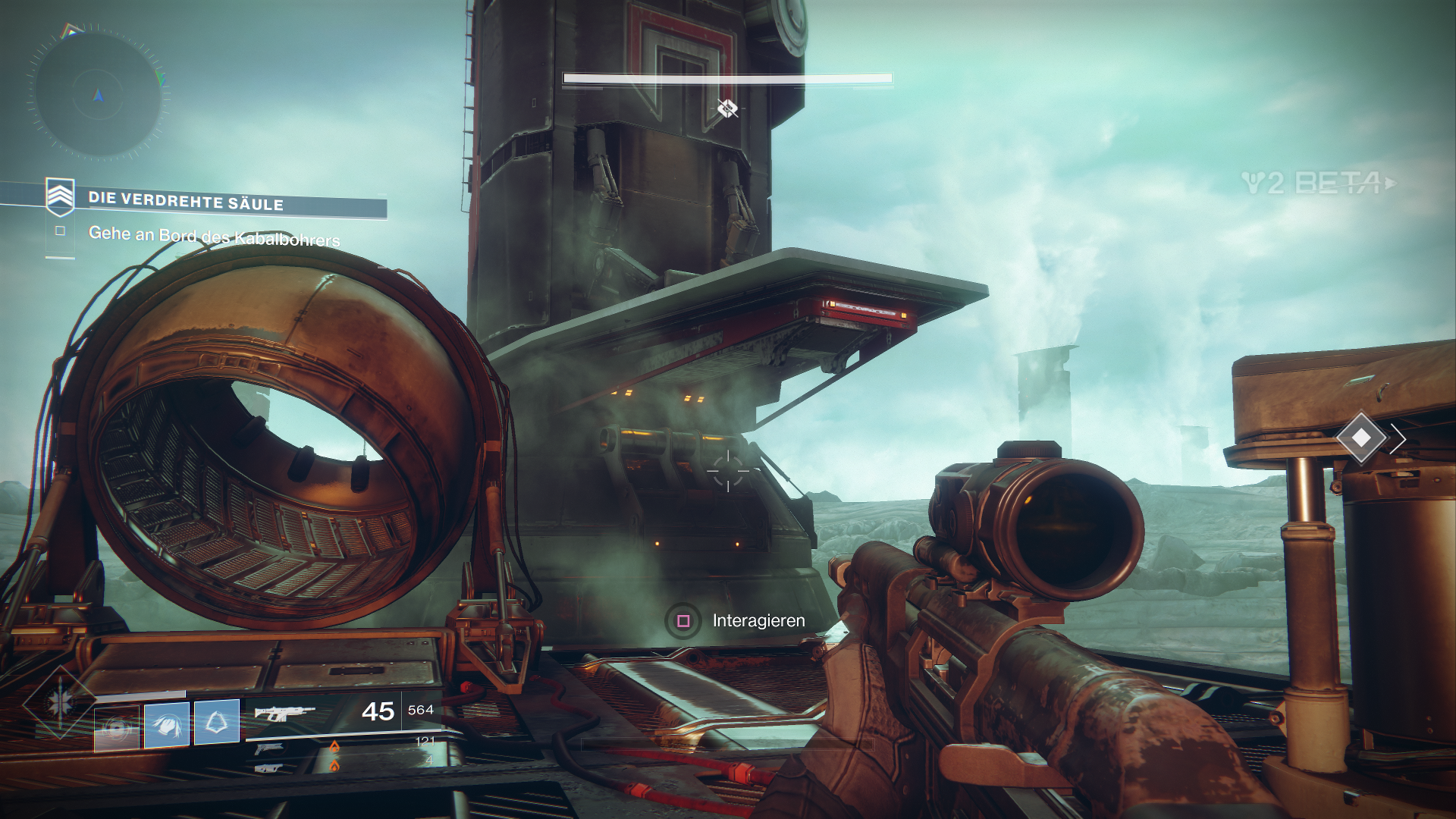Select the target marker below the white bar
This screenshot has width=1456, height=819.
coord(727,108)
